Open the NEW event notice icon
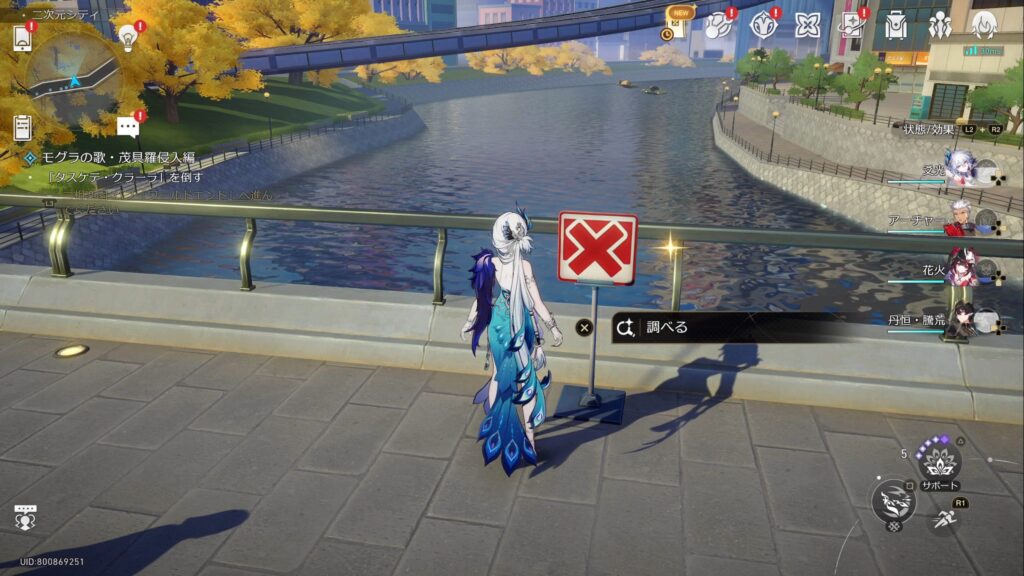The width and height of the screenshot is (1024, 576). 679,24
